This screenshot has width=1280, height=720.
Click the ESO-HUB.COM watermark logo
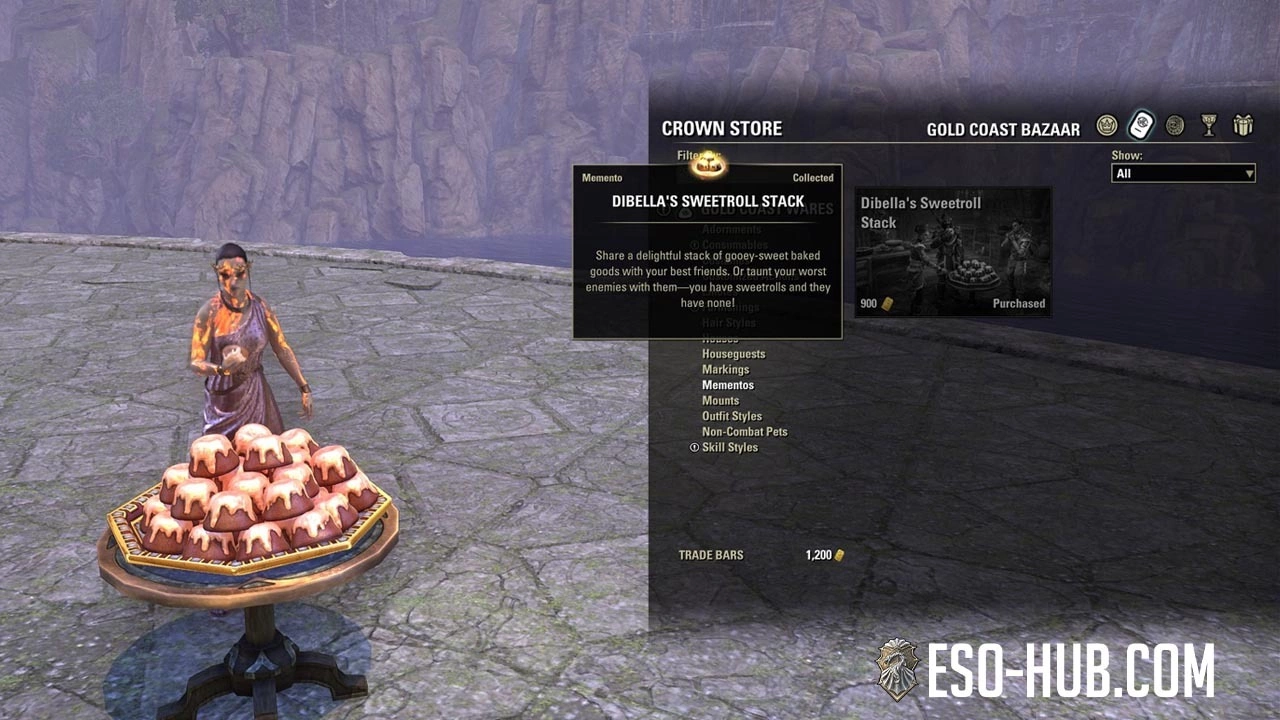pyautogui.click(x=1045, y=670)
